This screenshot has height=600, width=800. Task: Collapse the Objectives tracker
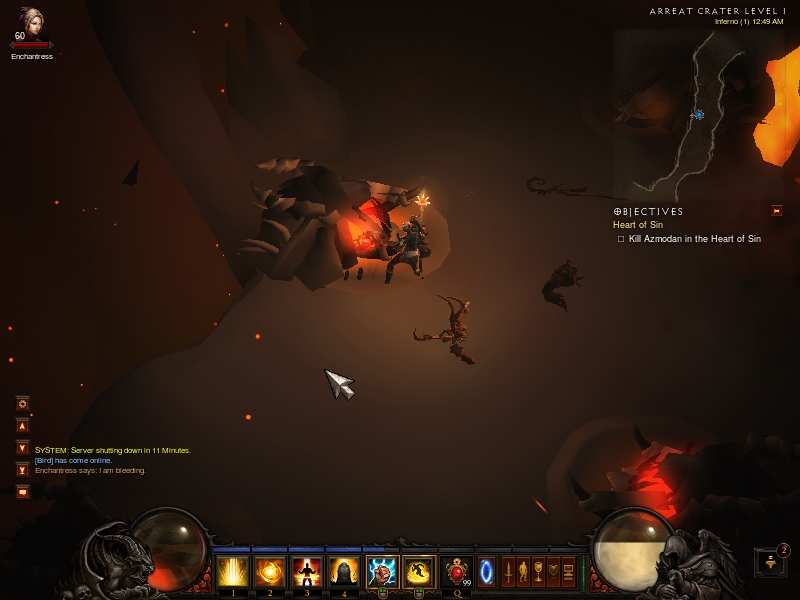point(776,211)
